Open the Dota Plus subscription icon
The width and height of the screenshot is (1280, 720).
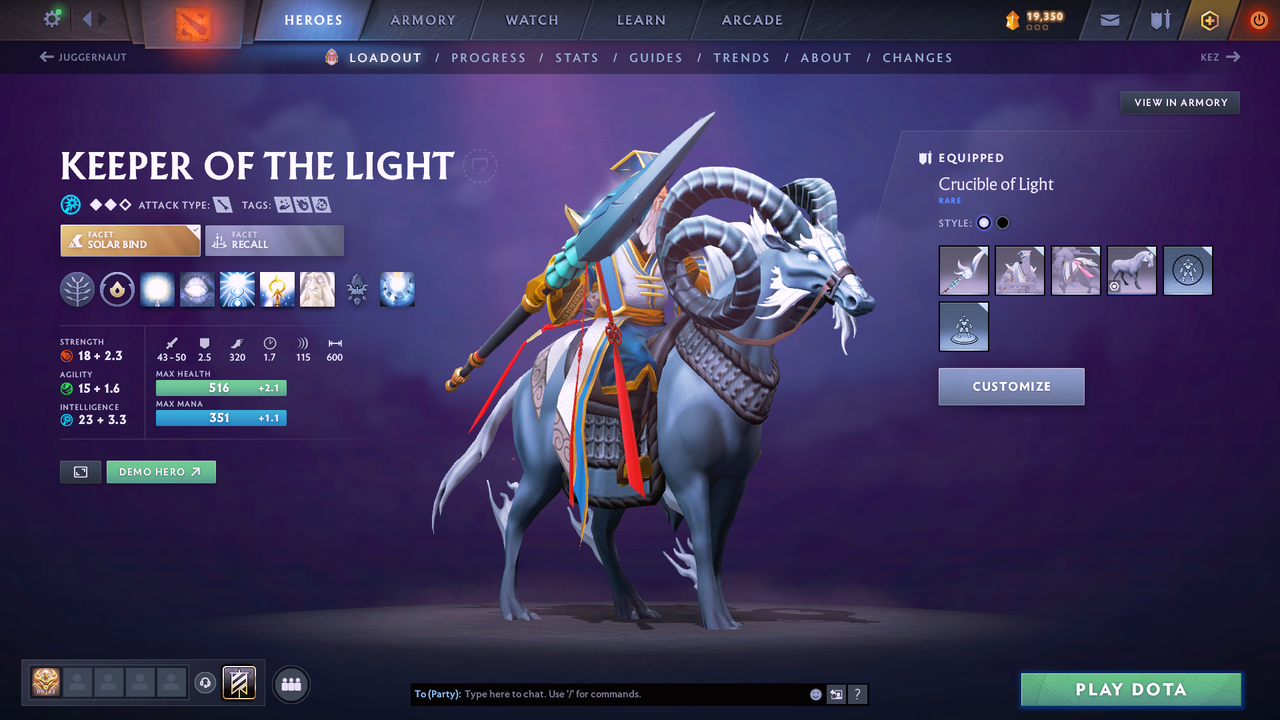(x=1209, y=20)
